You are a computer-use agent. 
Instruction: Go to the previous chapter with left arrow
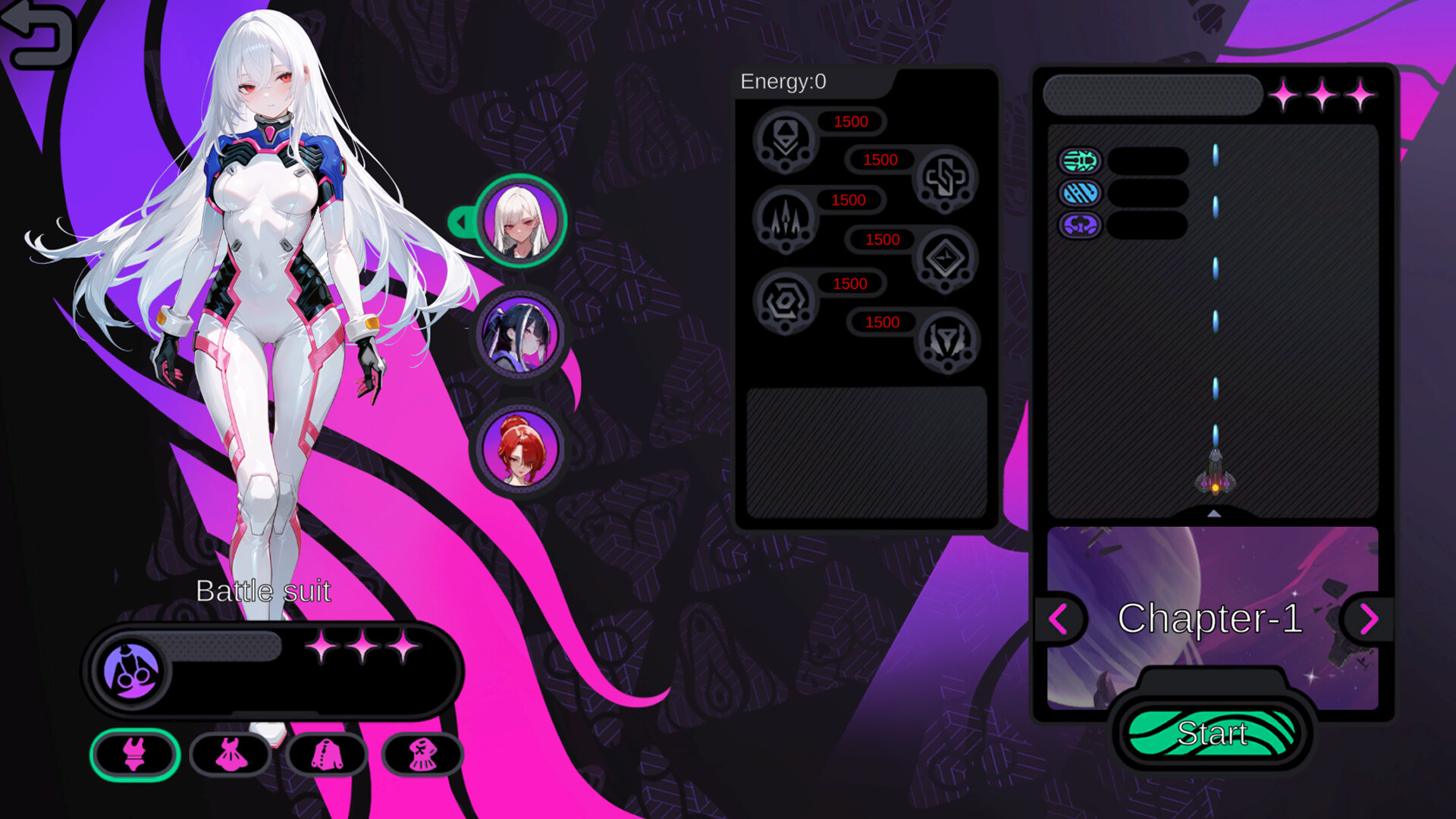pyautogui.click(x=1060, y=620)
